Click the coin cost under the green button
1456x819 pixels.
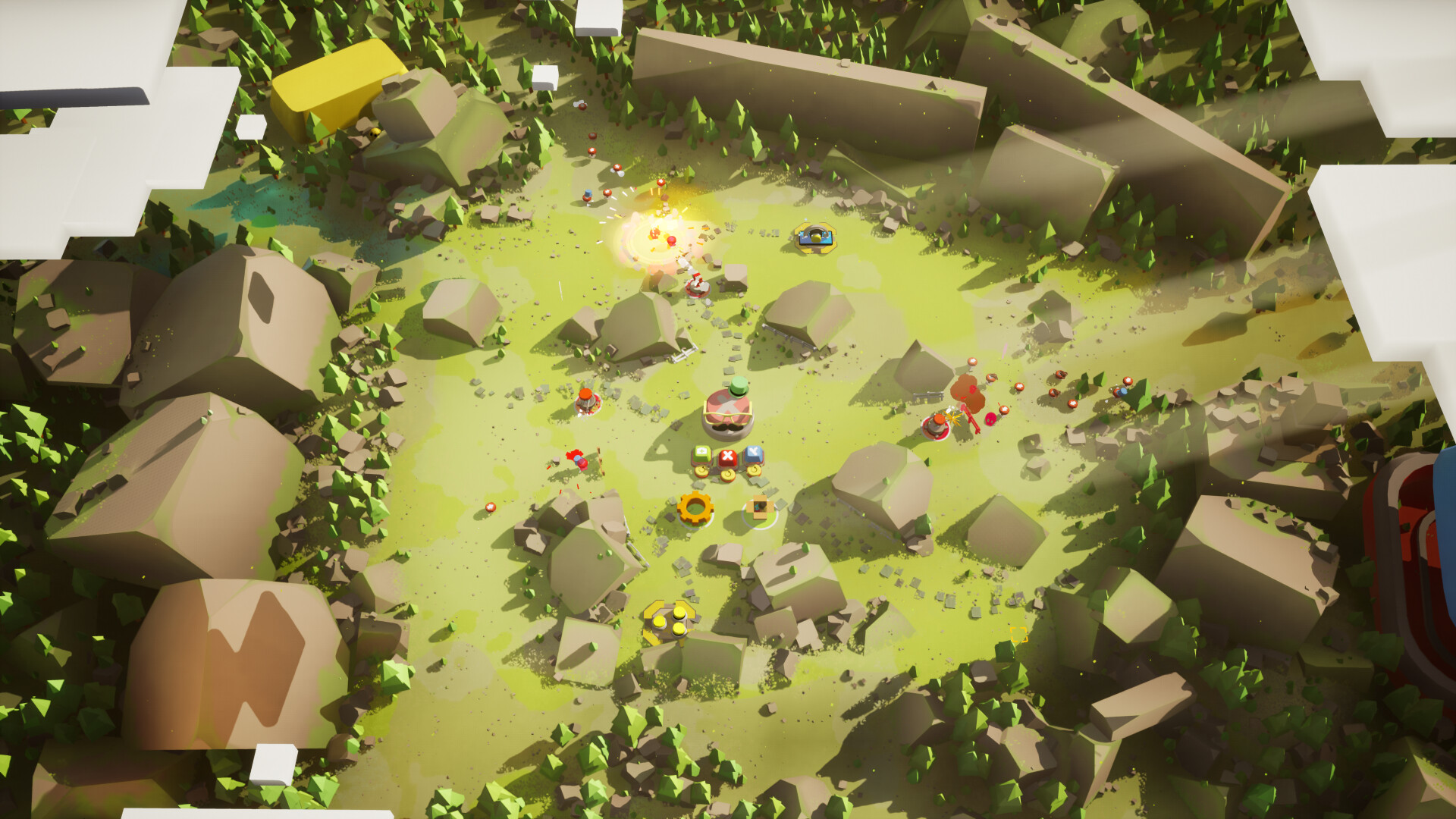701,472
